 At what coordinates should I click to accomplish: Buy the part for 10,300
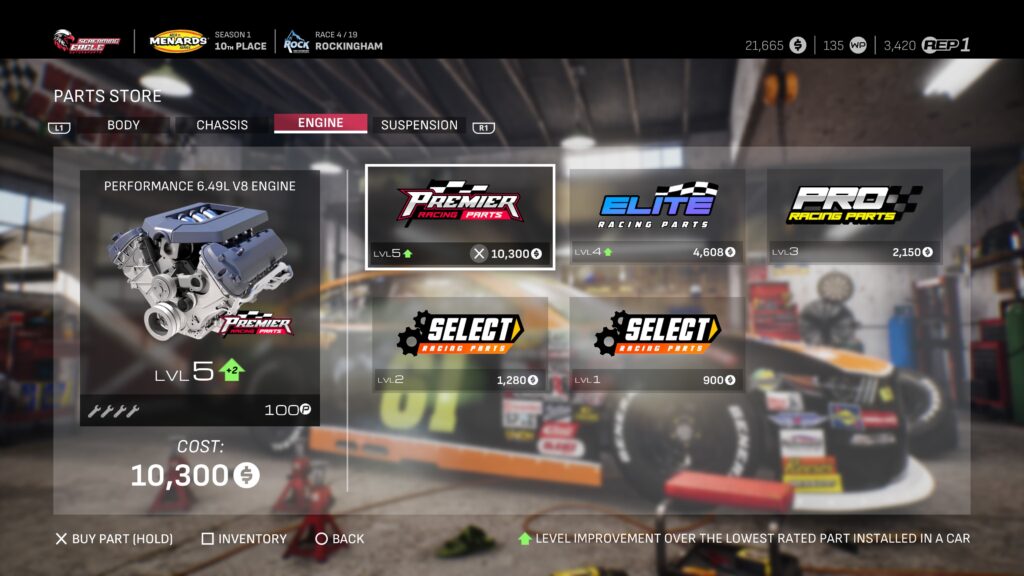tap(114, 539)
